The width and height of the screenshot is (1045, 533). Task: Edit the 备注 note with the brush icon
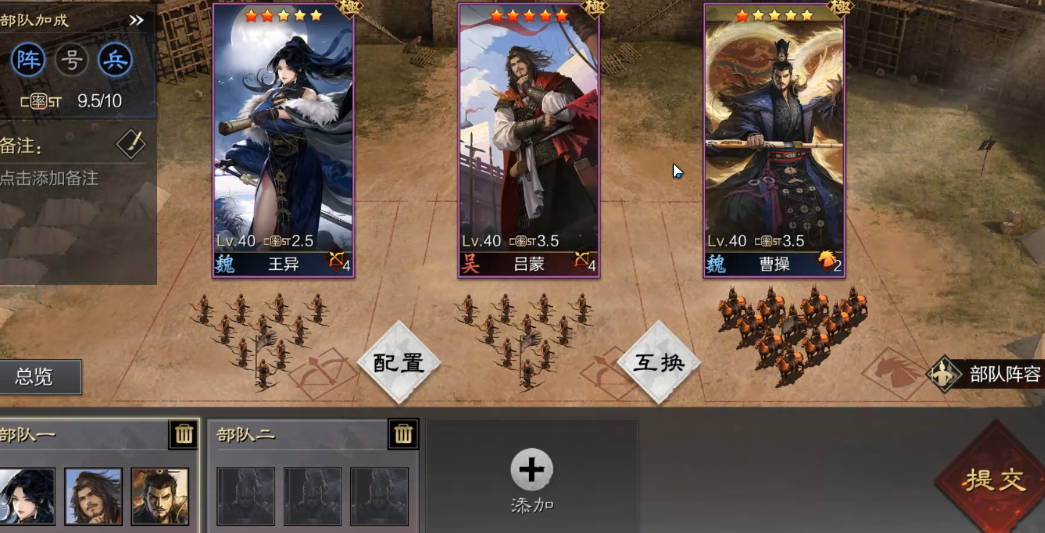[x=131, y=144]
